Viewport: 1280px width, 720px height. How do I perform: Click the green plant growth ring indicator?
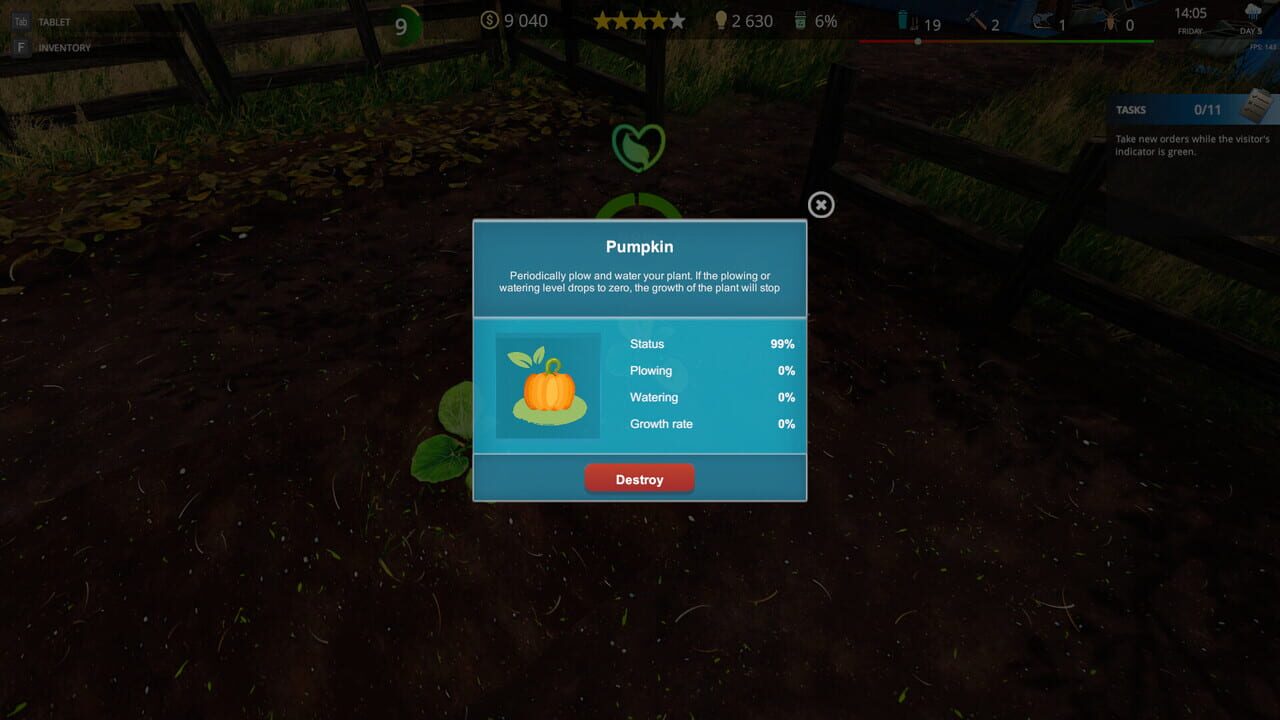[x=638, y=200]
